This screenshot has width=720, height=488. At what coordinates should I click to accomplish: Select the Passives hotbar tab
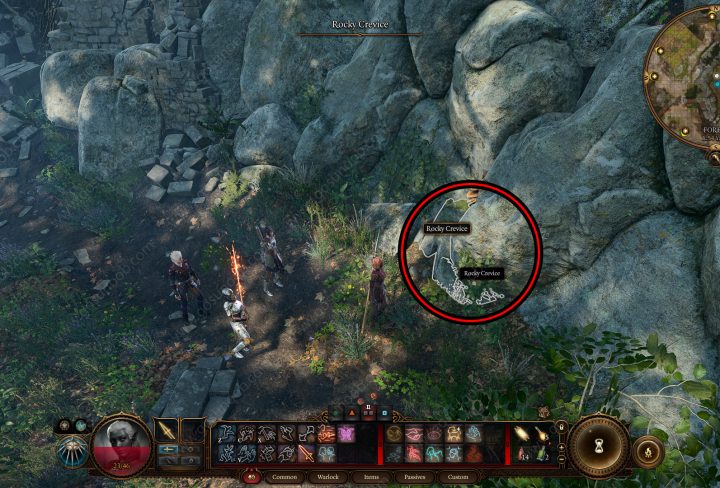[414, 479]
